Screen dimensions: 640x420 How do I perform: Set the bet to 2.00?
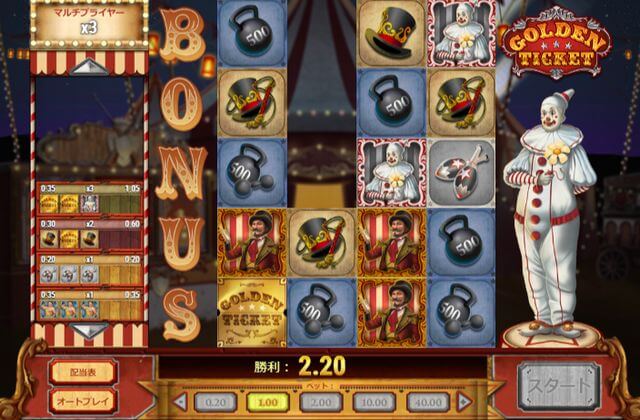click(x=320, y=400)
